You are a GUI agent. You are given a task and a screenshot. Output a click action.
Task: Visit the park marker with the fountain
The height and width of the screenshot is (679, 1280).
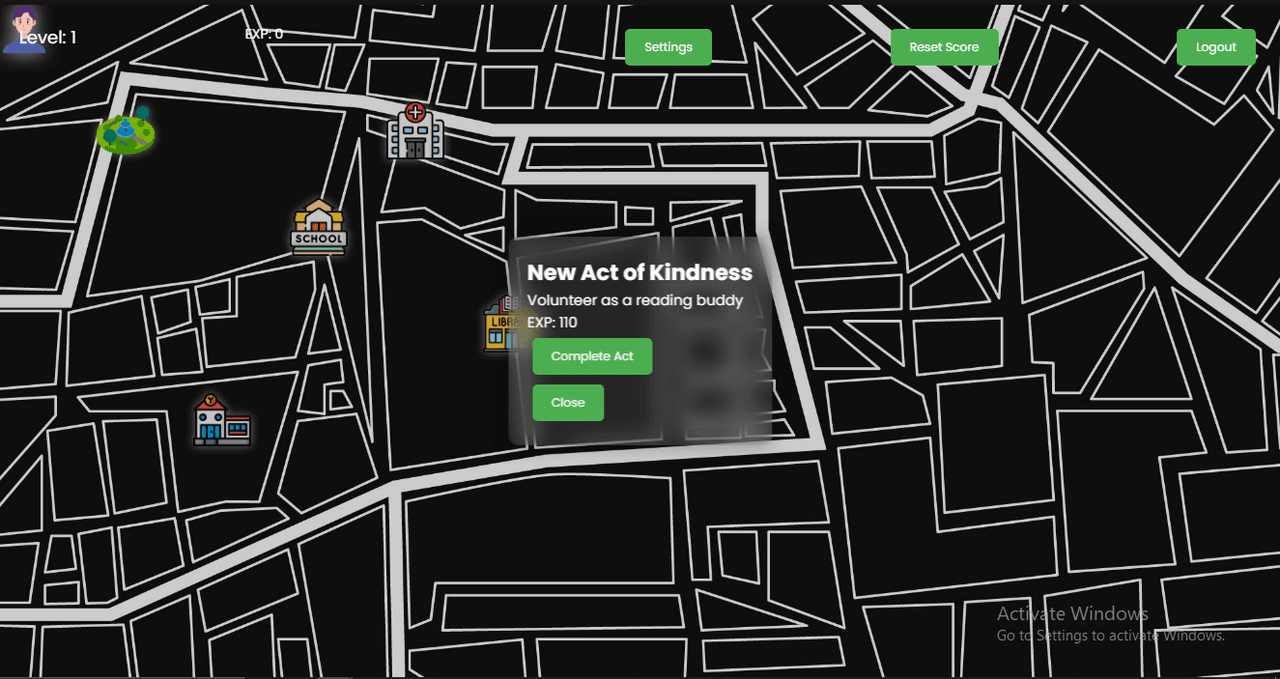click(126, 132)
